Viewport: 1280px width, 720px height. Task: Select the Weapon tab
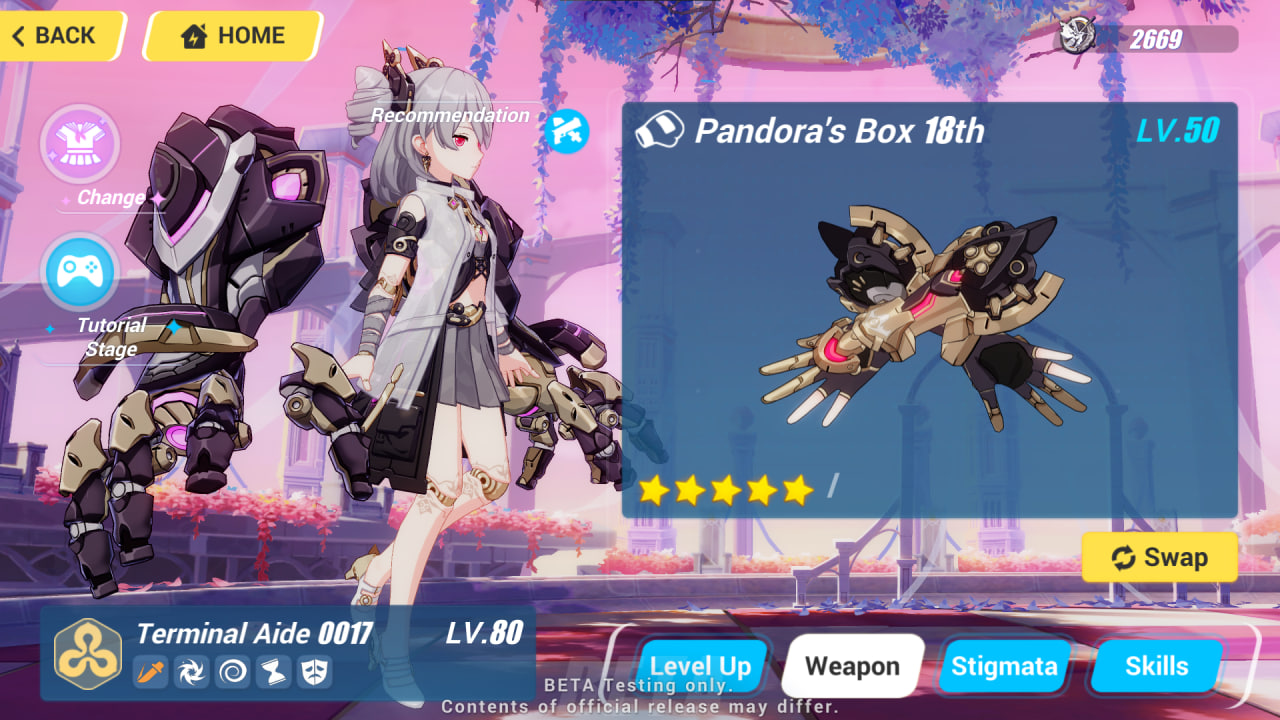pos(852,665)
